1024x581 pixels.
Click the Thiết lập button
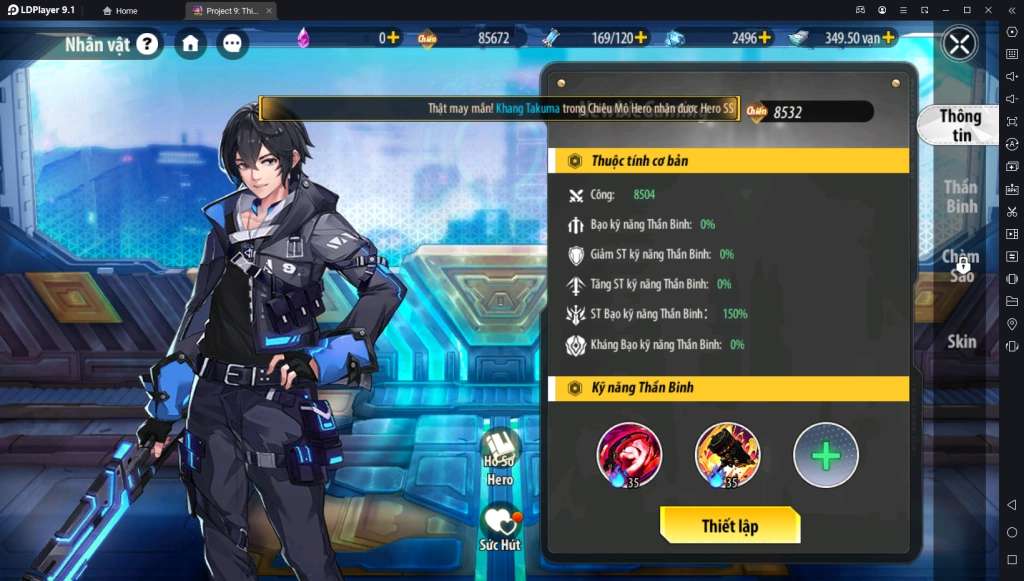click(730, 525)
